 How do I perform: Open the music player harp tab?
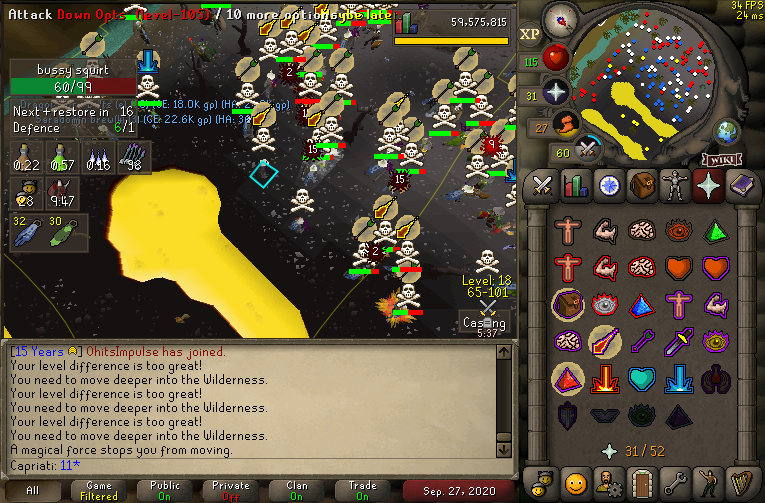740,480
